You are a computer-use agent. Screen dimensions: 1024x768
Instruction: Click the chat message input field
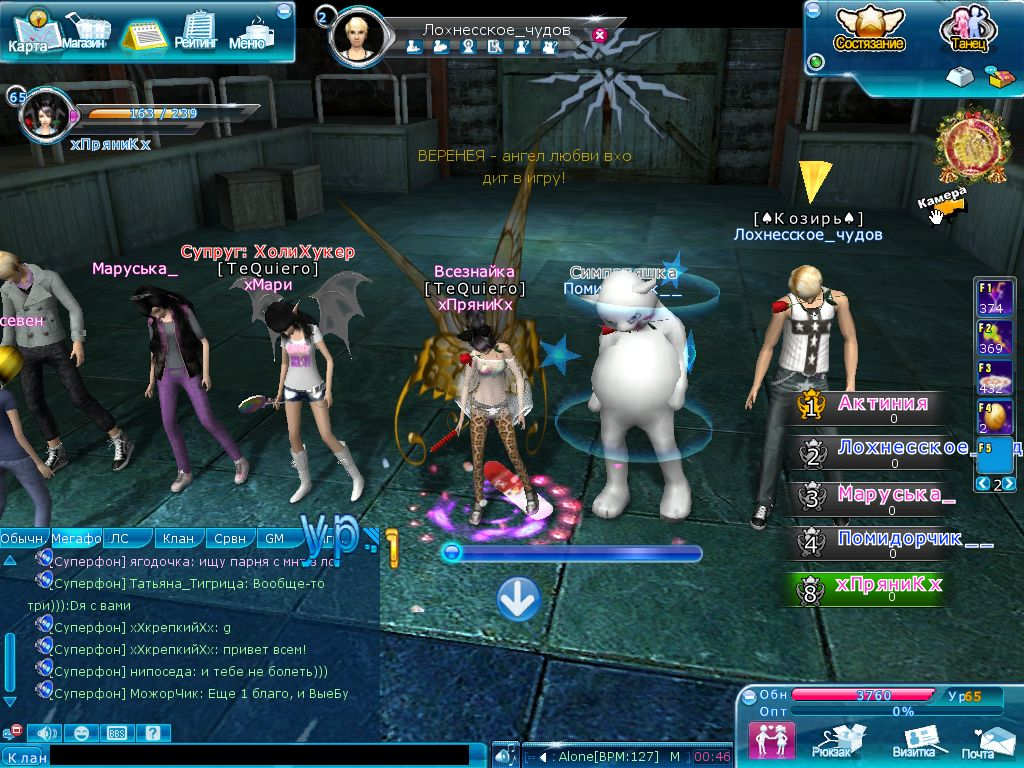click(260, 757)
